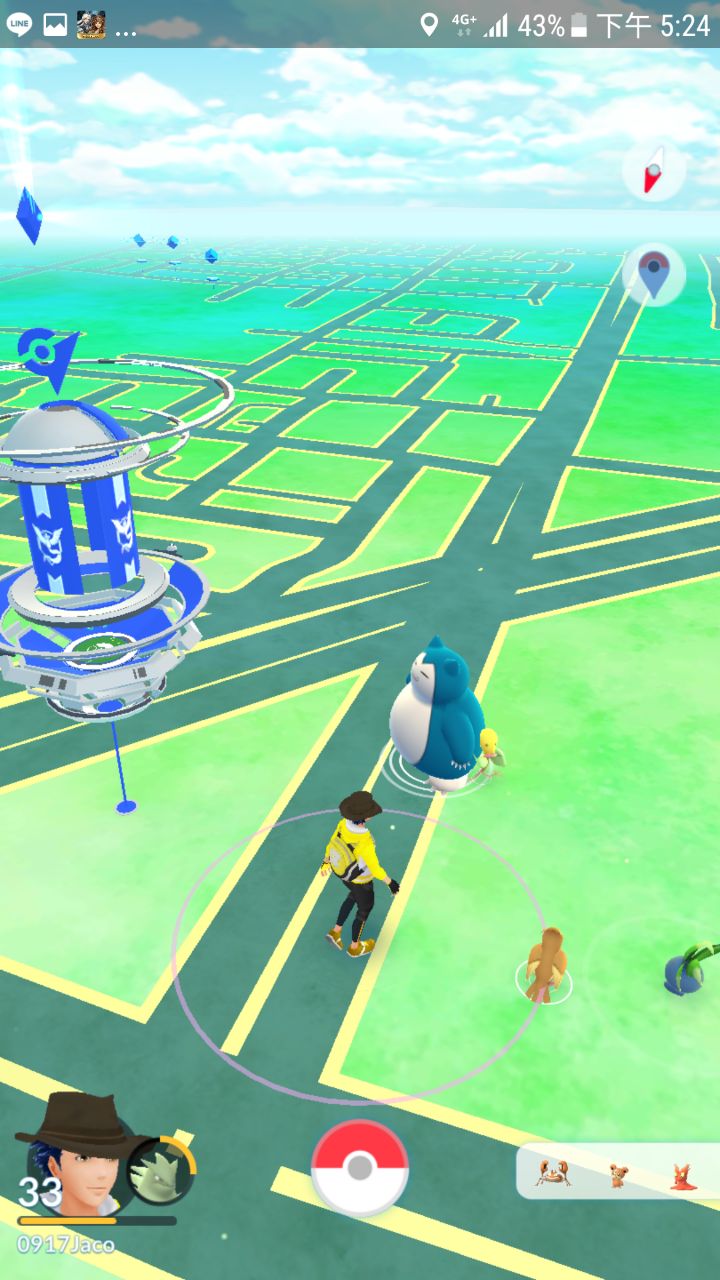Tap the buddy Pokémon portrait icon
Viewport: 720px width, 1280px height.
tap(162, 1171)
